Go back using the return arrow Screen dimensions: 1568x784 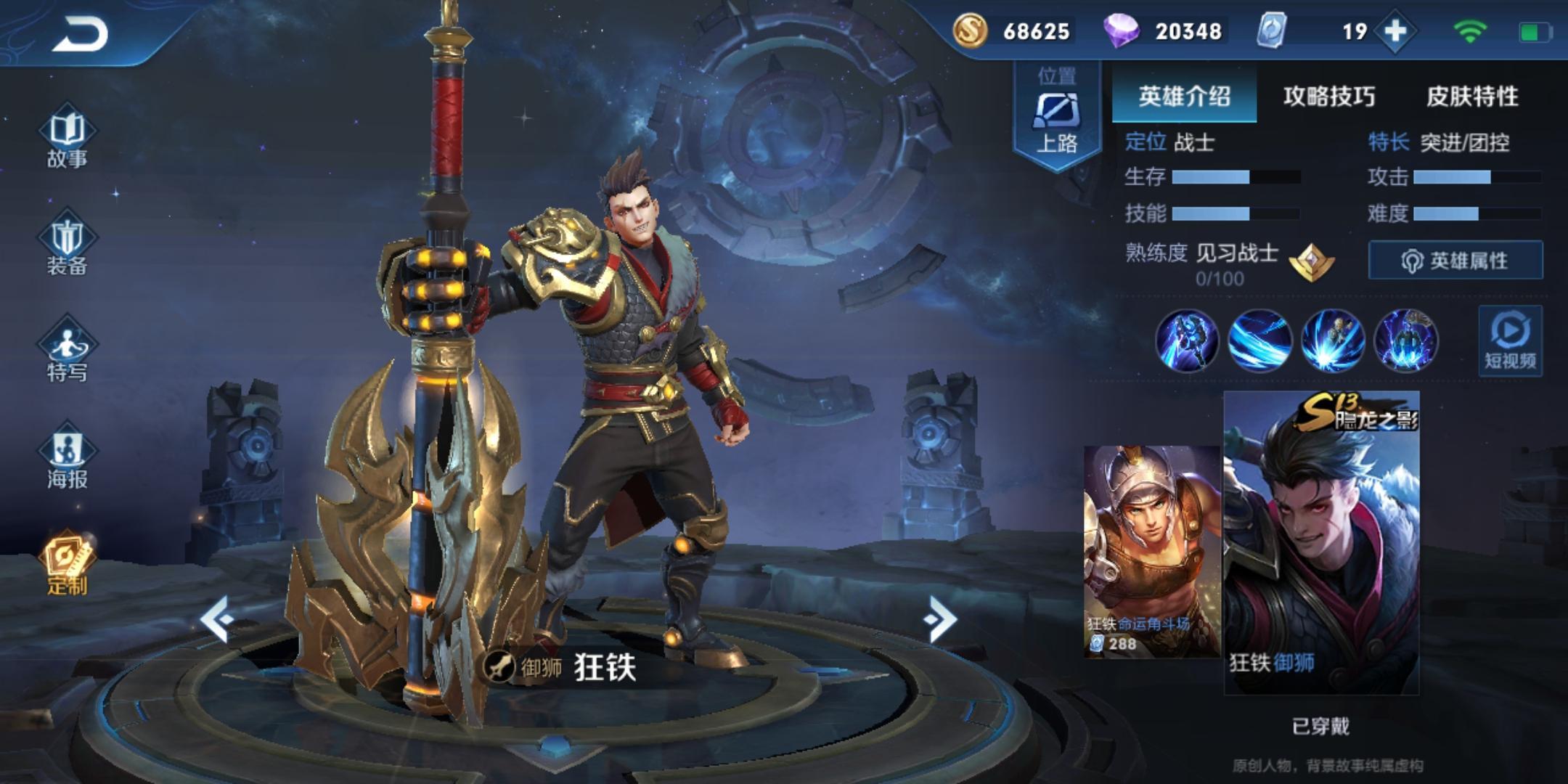click(80, 33)
